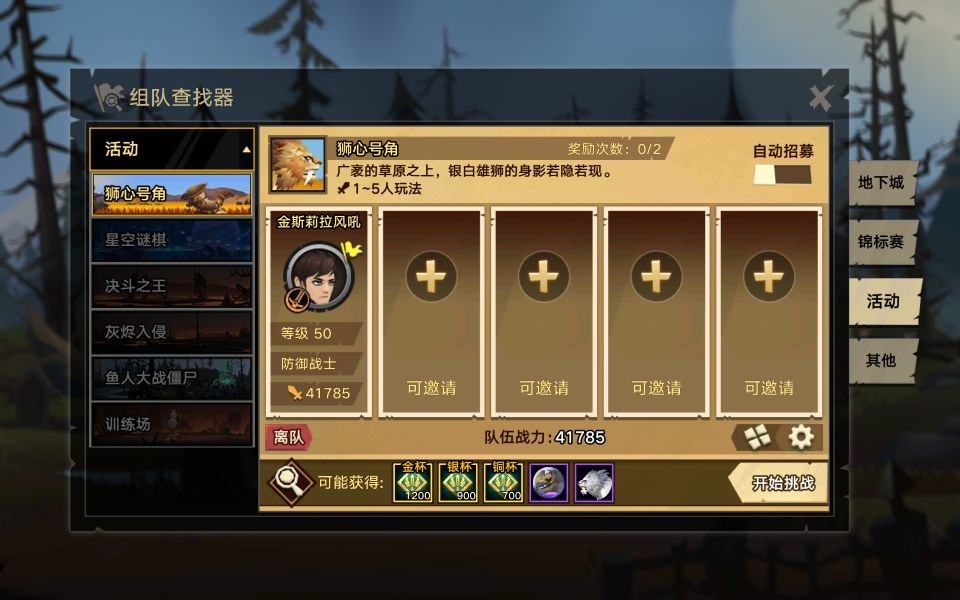Pick the 鱼人大战僵尸 activity
This screenshot has height=600, width=960.
tap(171, 378)
